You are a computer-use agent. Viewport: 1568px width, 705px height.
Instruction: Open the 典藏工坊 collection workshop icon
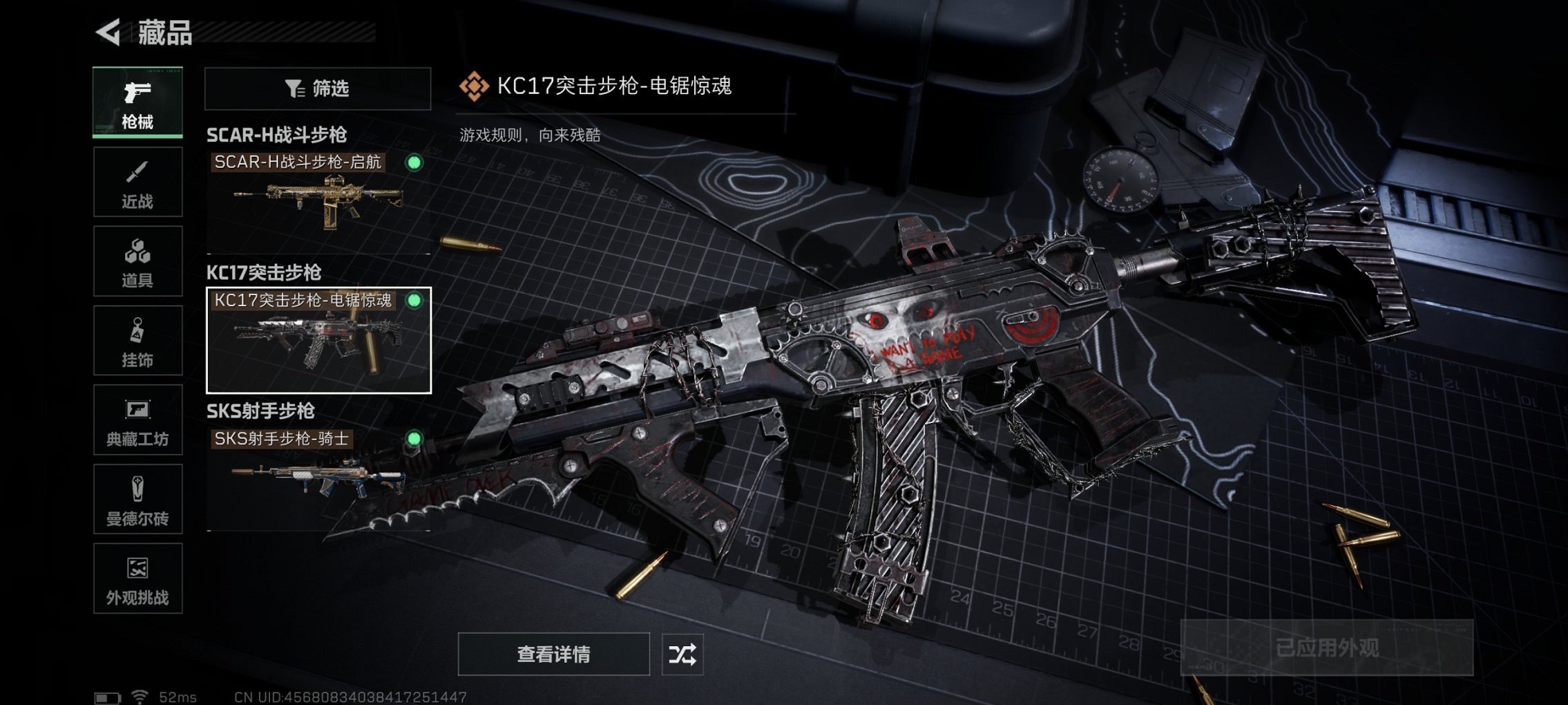pyautogui.click(x=137, y=420)
